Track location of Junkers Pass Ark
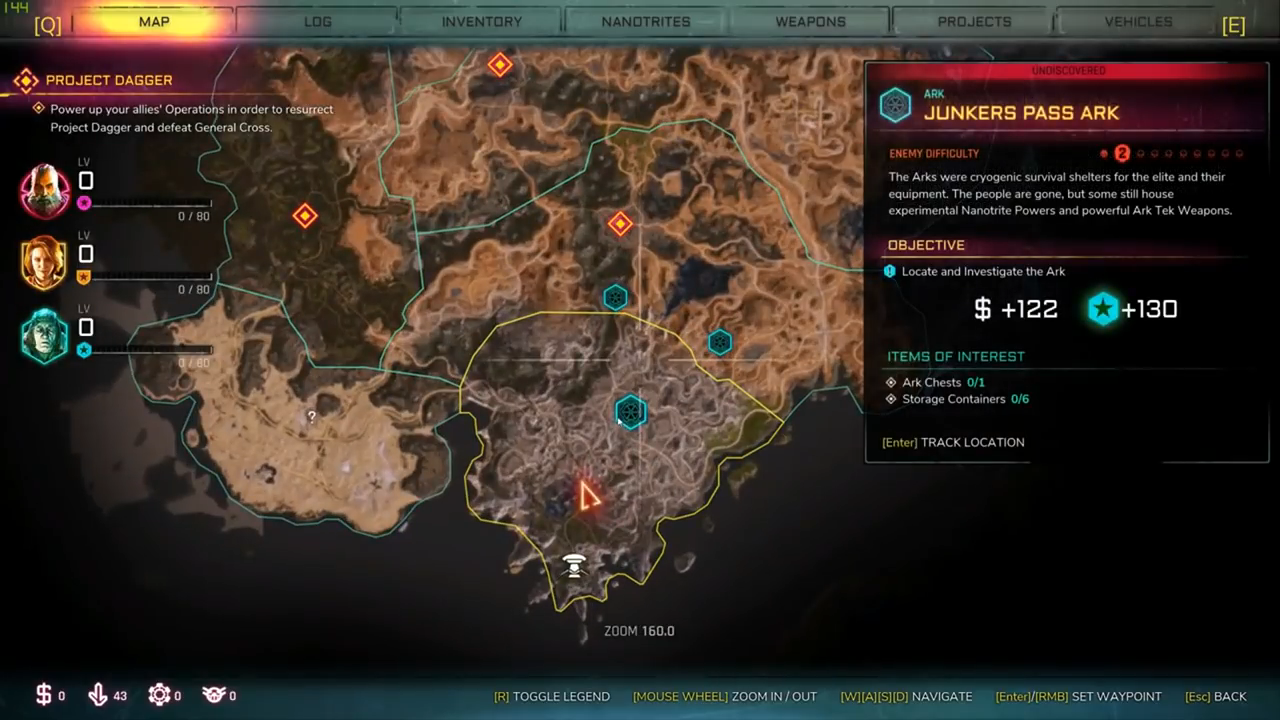The width and height of the screenshot is (1280, 720). [953, 442]
